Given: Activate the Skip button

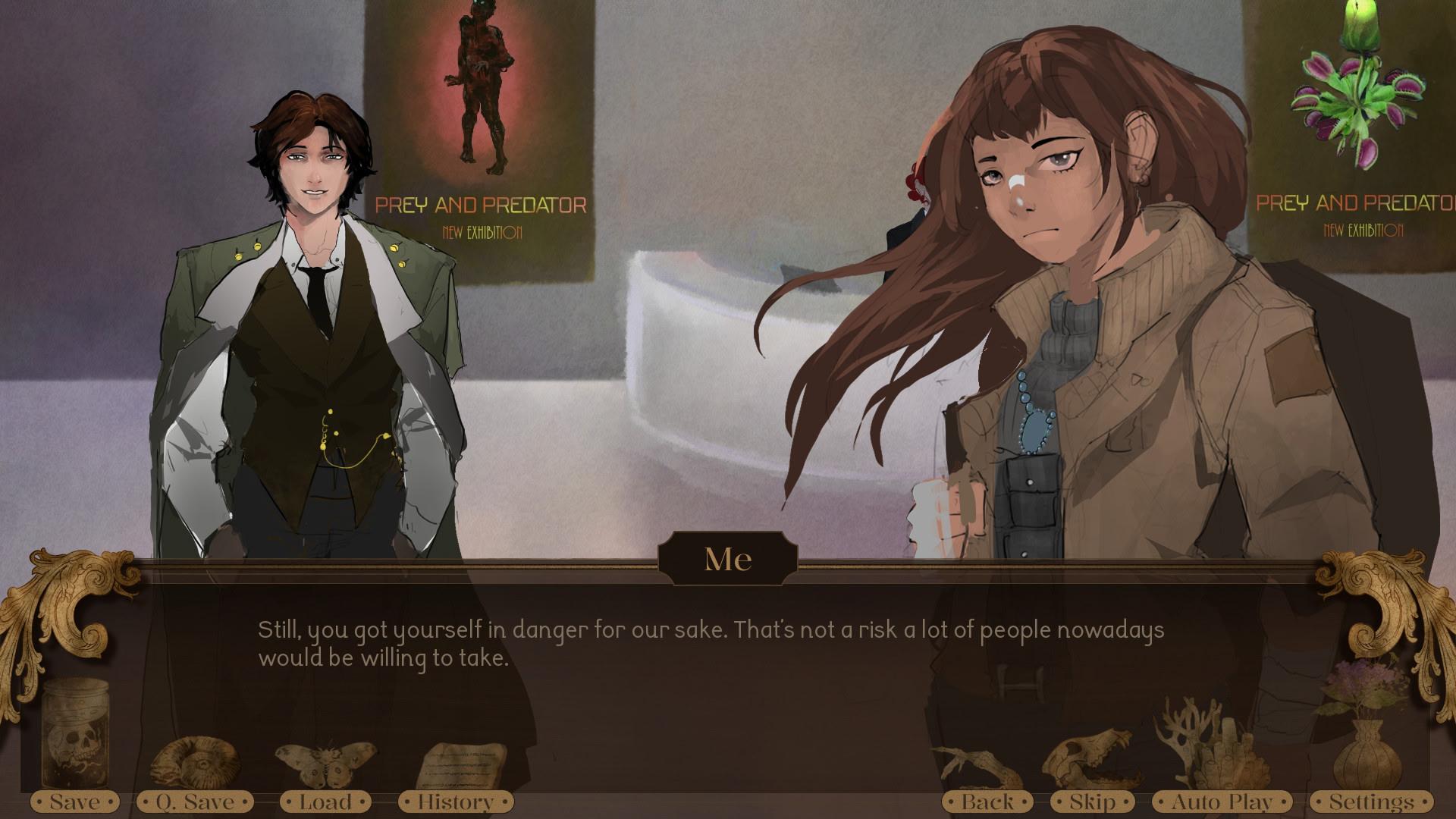Looking at the screenshot, I should click(1092, 802).
